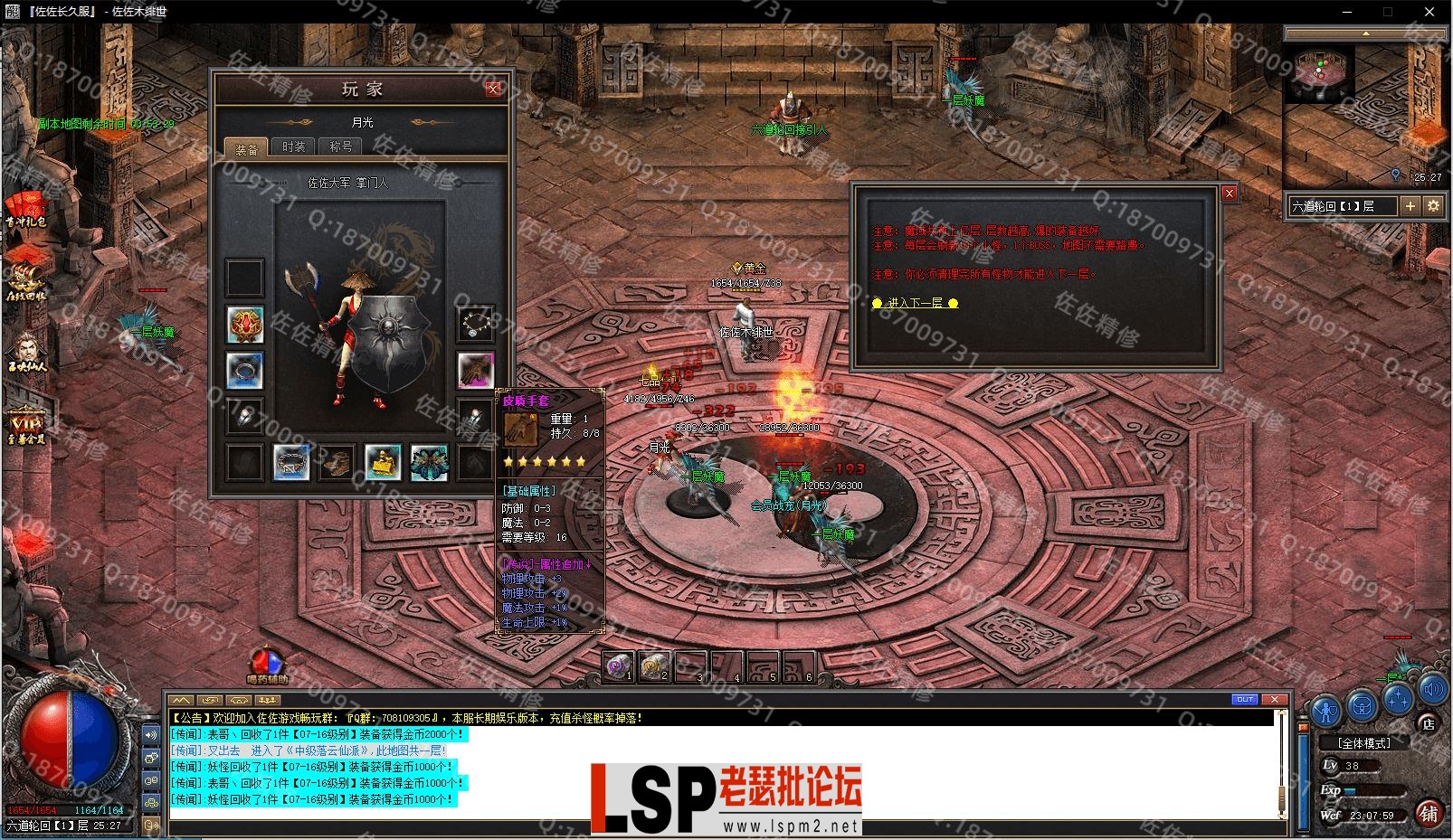The height and width of the screenshot is (840, 1453).
Task: Open the [全体模式] attack mode selector
Action: (1364, 742)
